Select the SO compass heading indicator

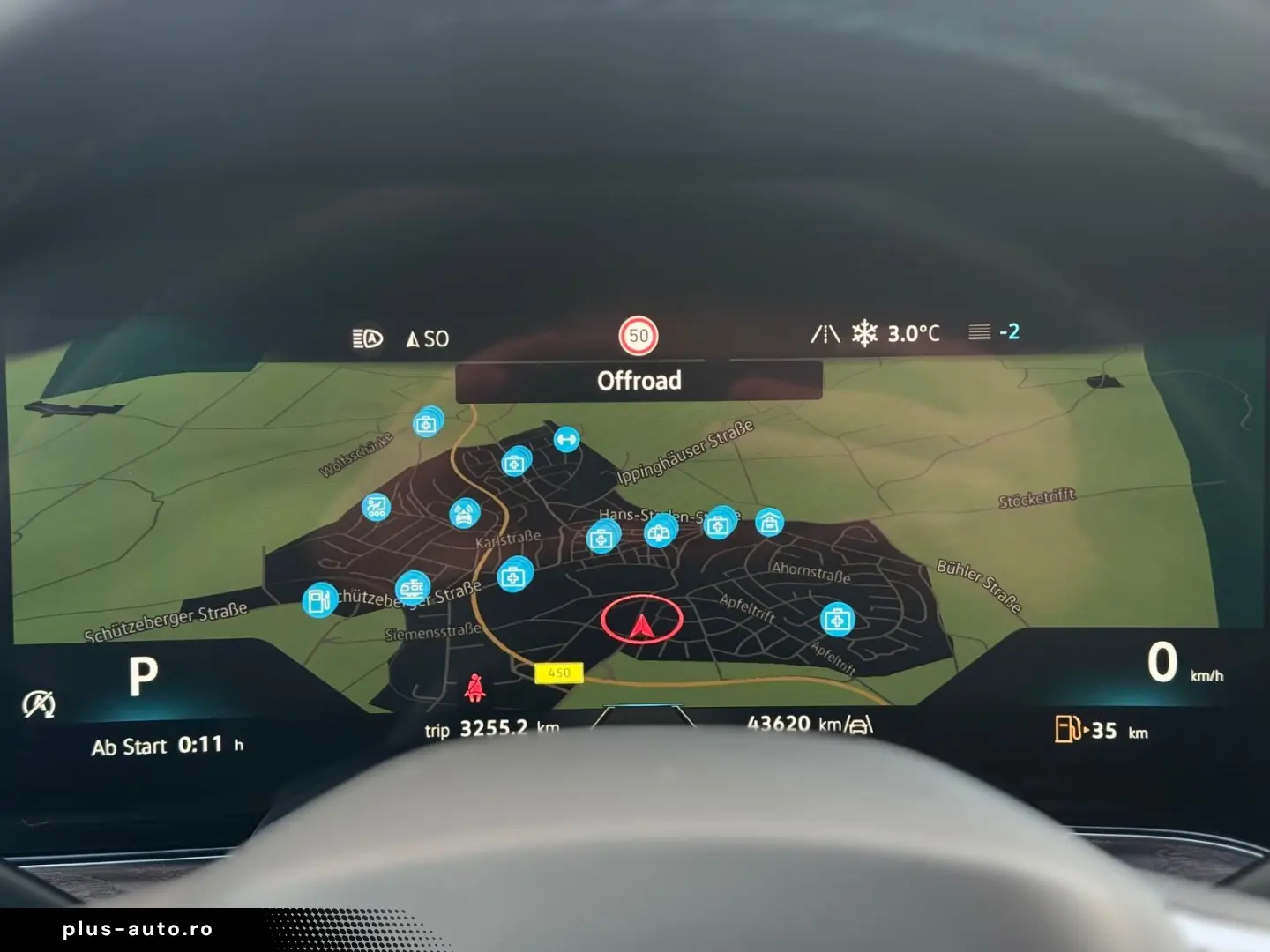pos(428,338)
